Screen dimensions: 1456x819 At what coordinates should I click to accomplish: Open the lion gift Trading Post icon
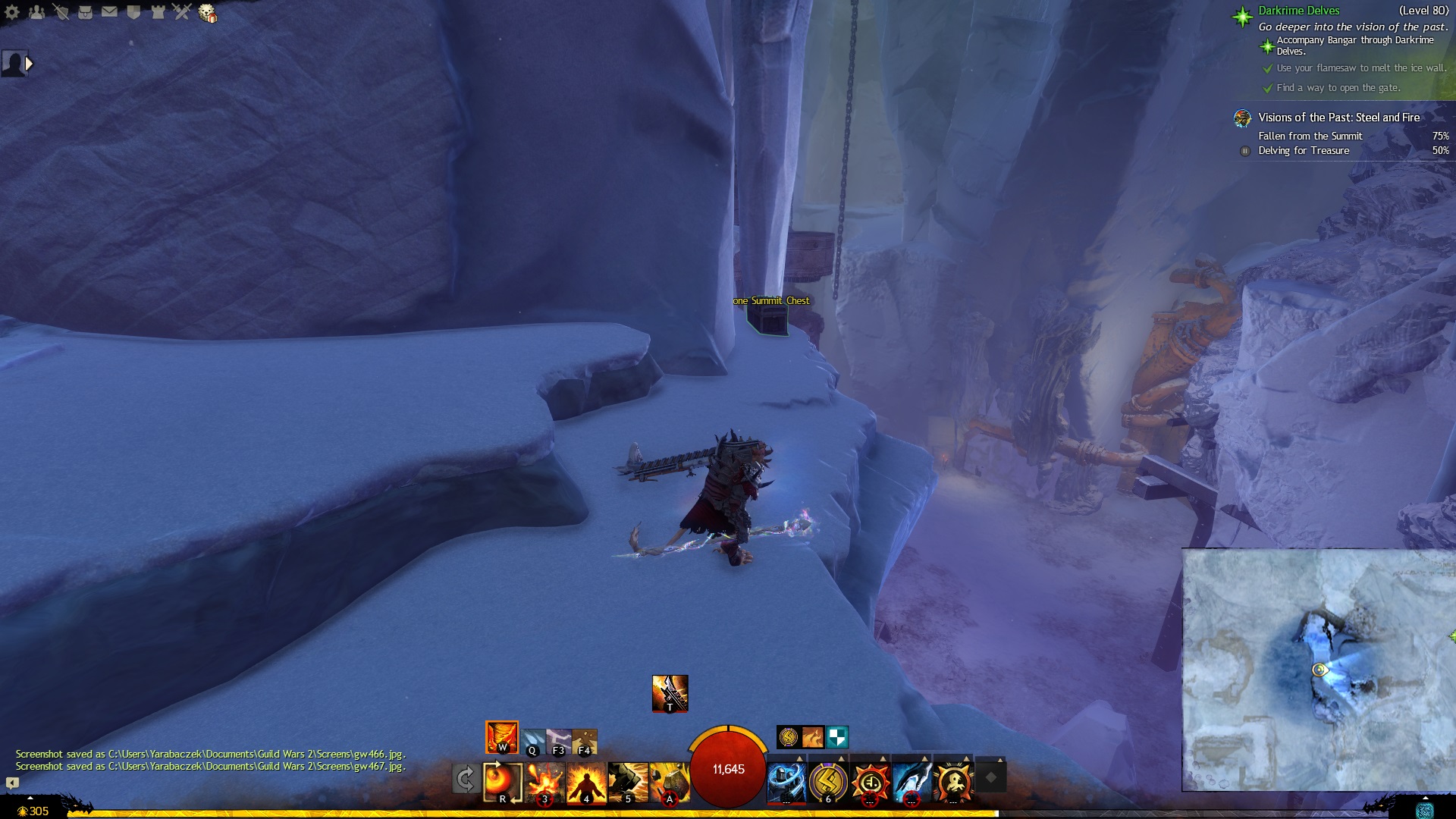click(207, 13)
